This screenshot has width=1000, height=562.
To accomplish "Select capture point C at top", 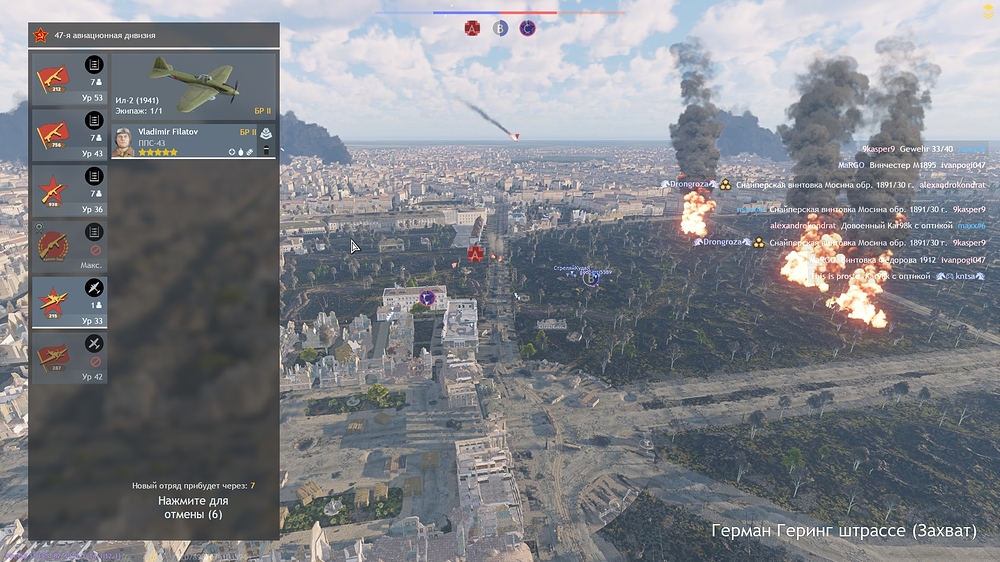I will pyautogui.click(x=527, y=29).
